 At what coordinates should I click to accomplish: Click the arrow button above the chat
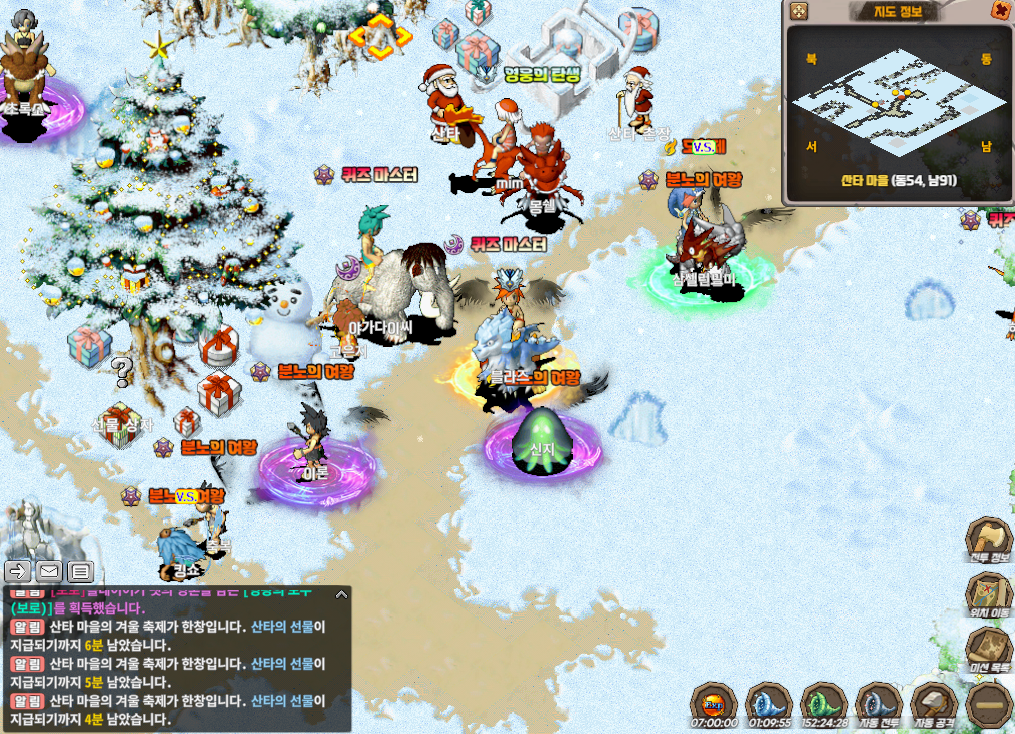[18, 571]
